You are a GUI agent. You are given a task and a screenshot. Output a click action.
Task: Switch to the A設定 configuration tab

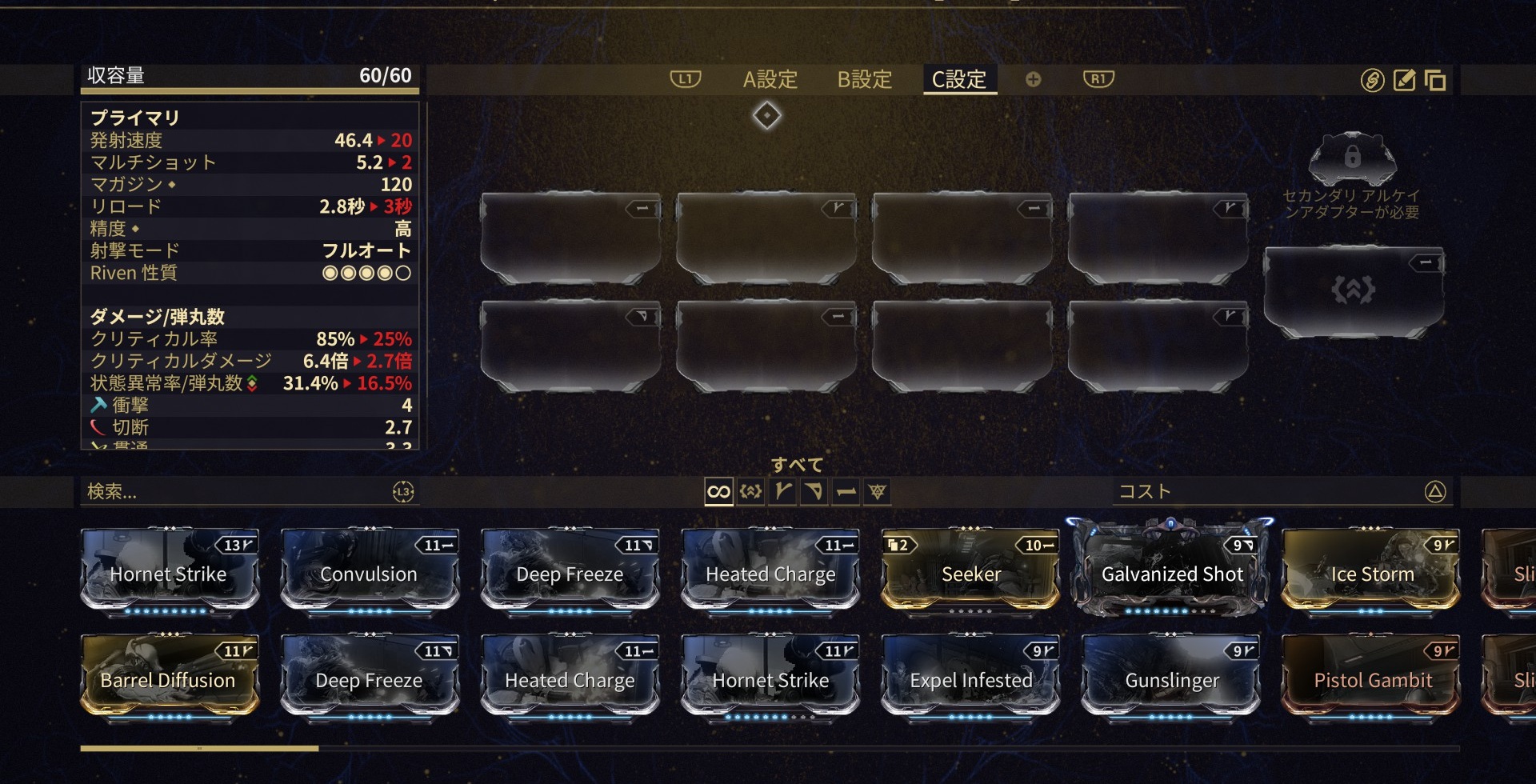[770, 79]
